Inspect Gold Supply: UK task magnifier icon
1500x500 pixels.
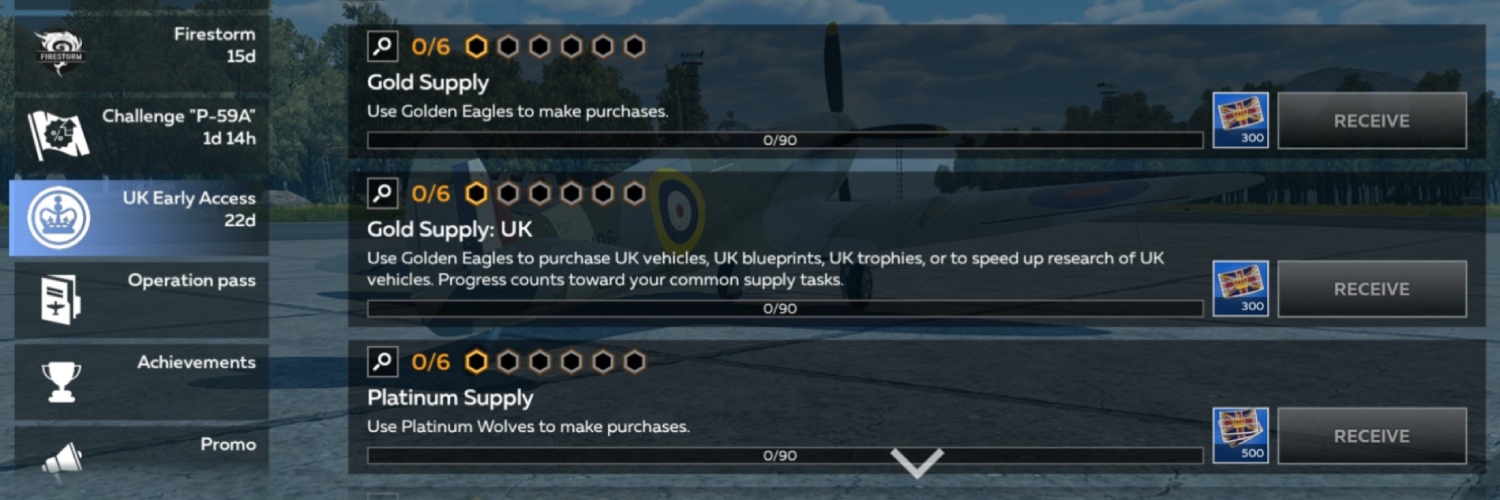pos(383,193)
